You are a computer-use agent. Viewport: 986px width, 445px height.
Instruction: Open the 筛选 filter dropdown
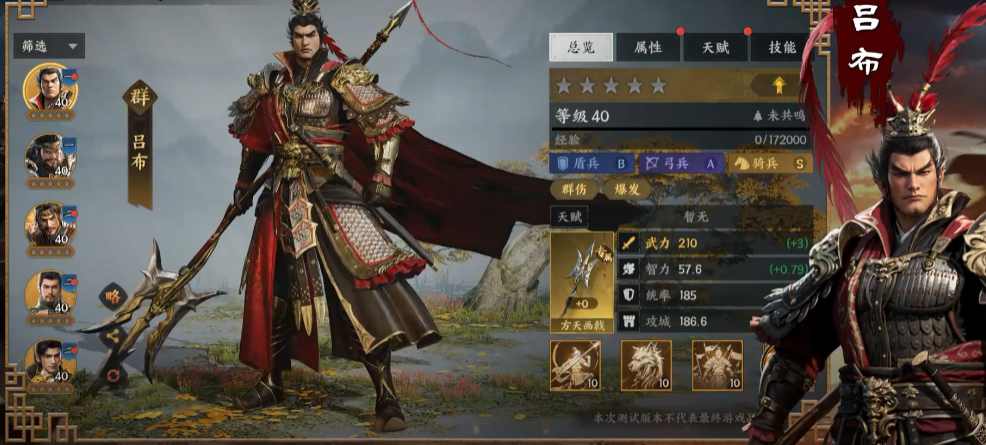click(49, 46)
